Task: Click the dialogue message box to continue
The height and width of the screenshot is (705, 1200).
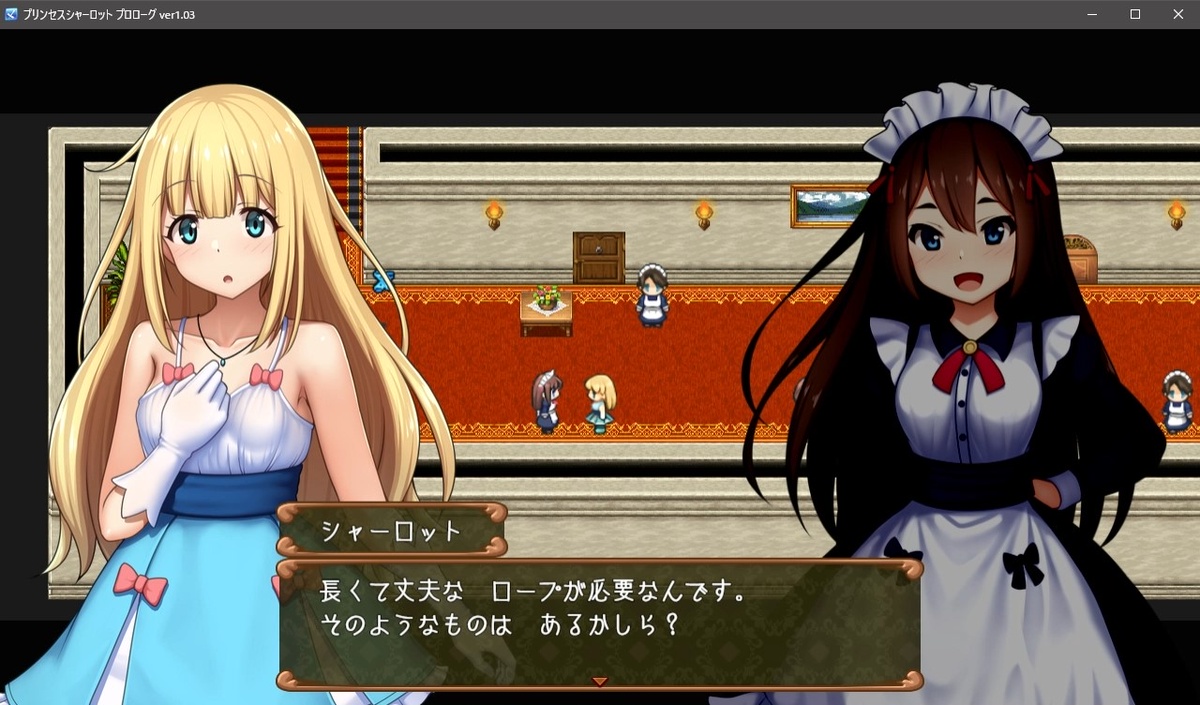Action: [598, 622]
